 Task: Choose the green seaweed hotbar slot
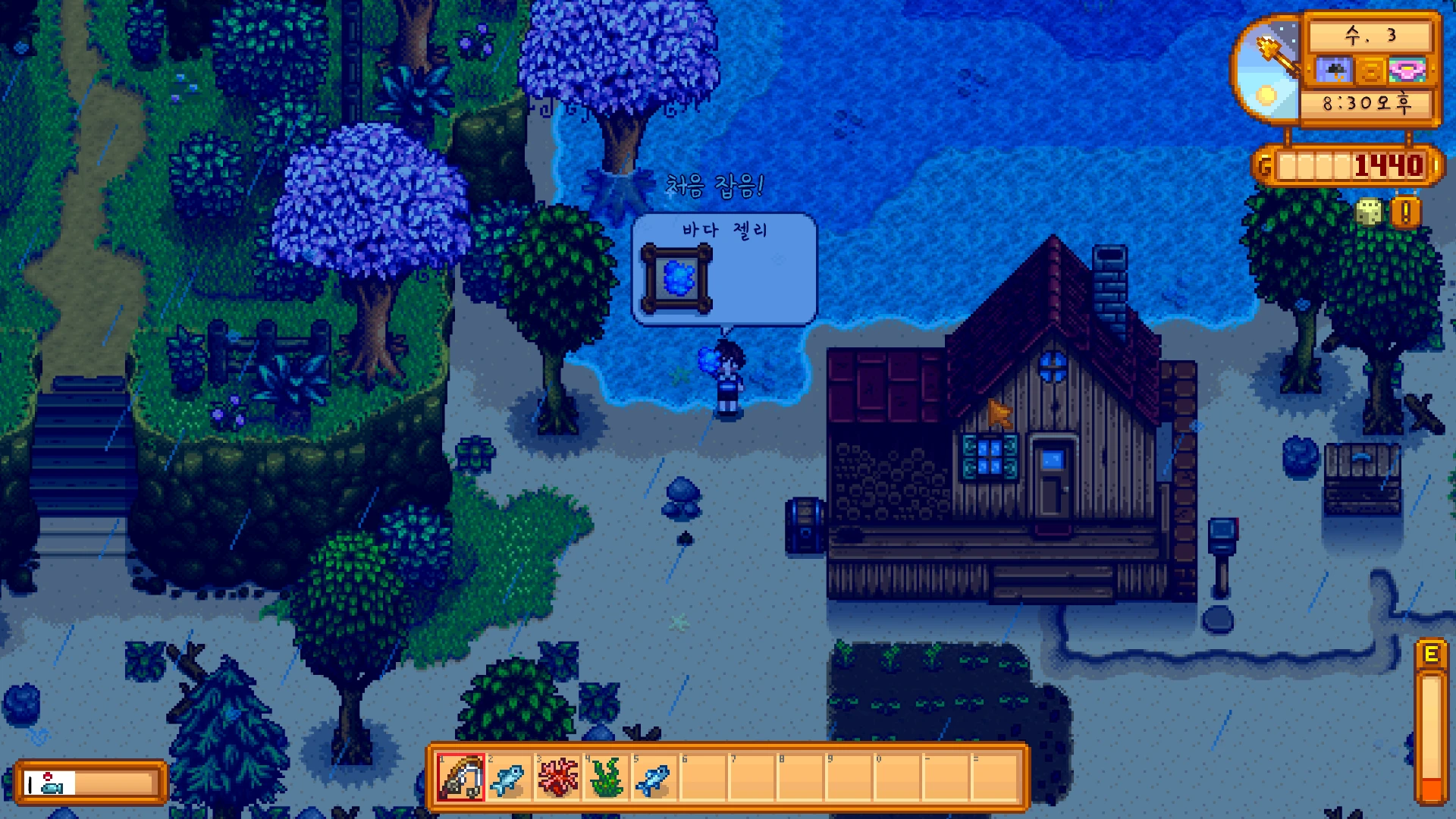(x=606, y=777)
